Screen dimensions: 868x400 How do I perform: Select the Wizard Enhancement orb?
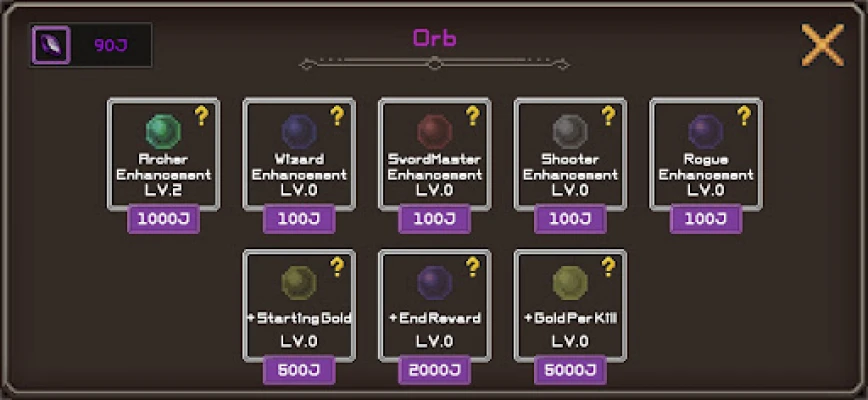coord(298,132)
